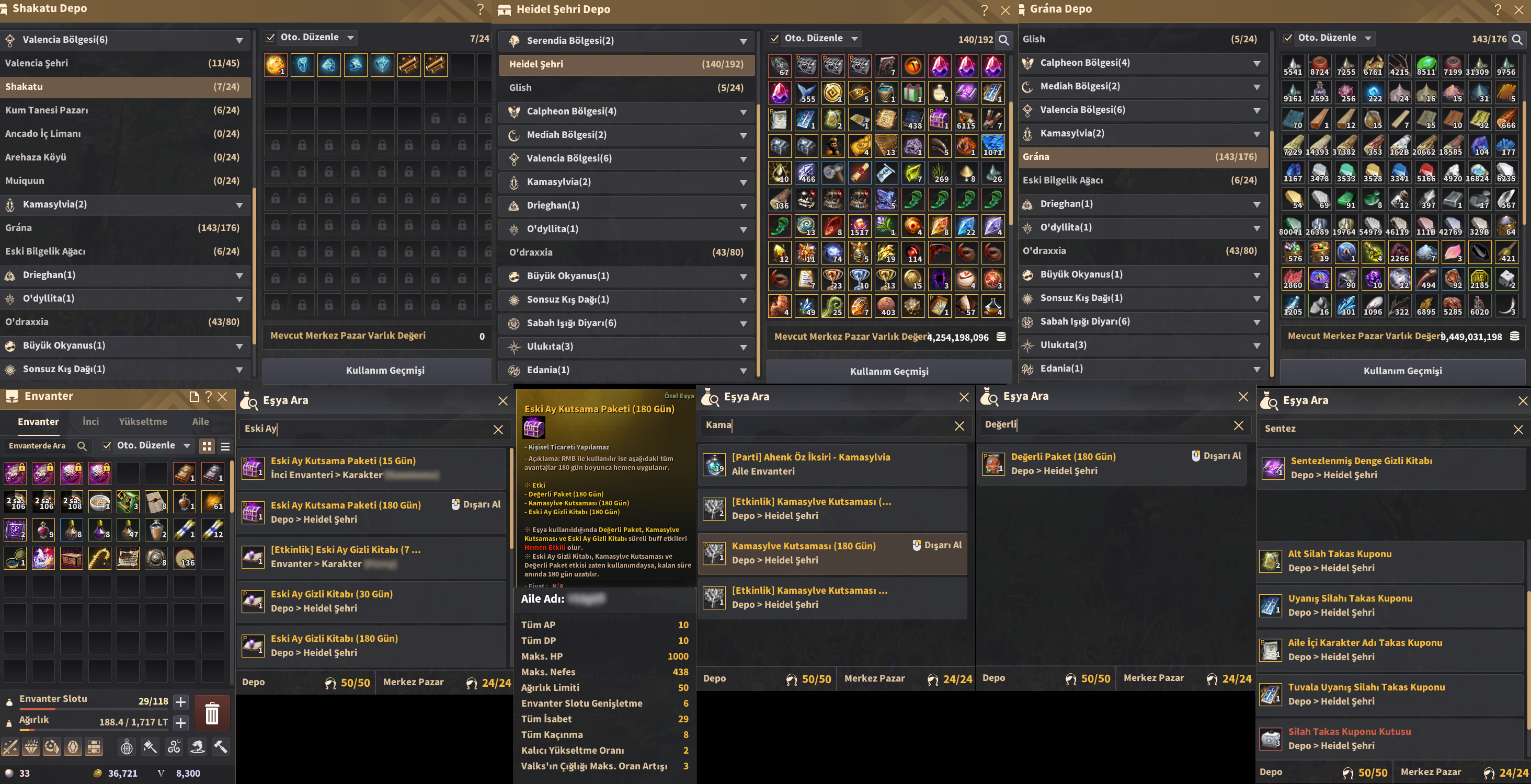The image size is (1531, 784).
Task: Switch to the İnci tab
Action: [90, 421]
